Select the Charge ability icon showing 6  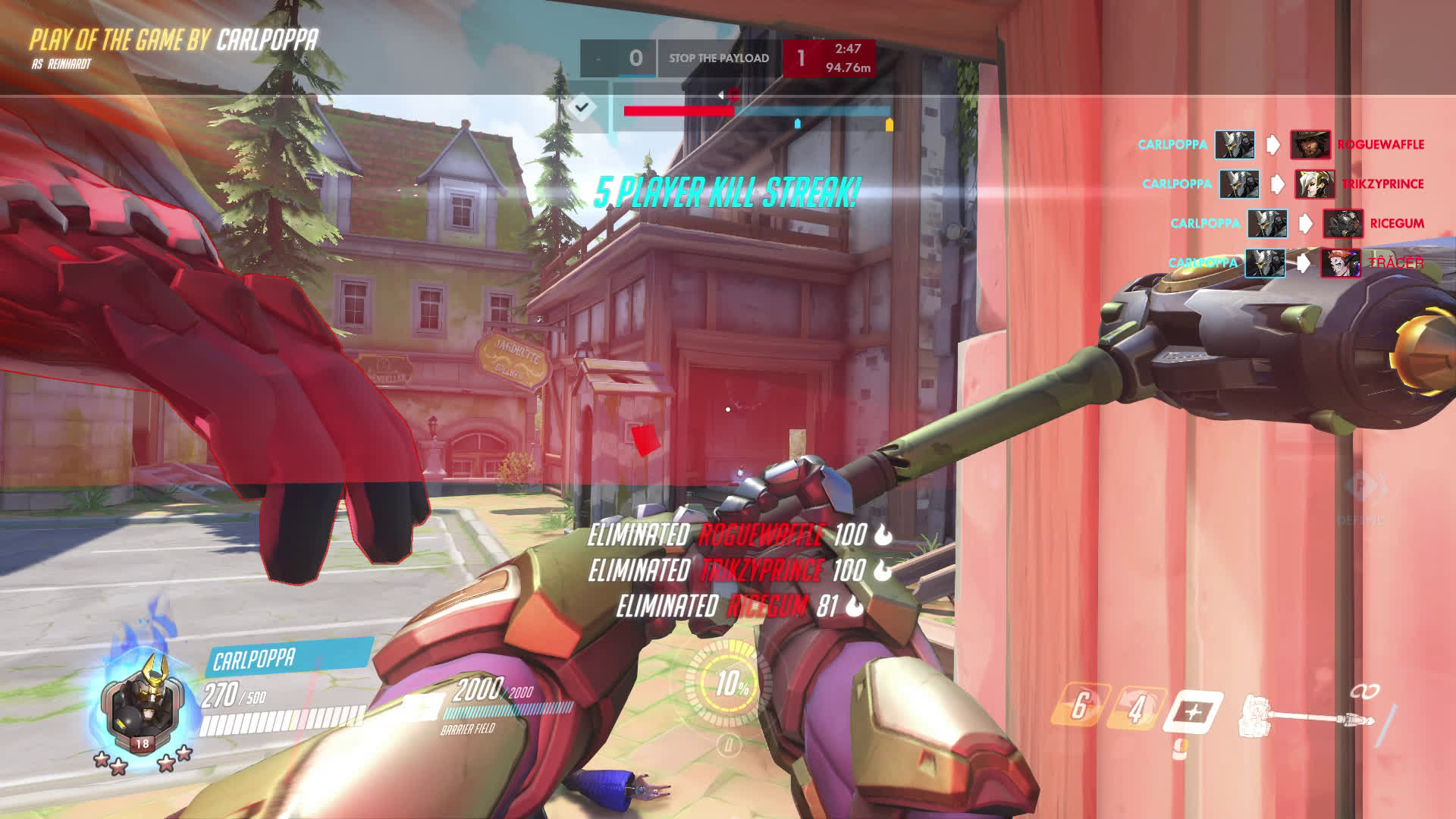1079,707
